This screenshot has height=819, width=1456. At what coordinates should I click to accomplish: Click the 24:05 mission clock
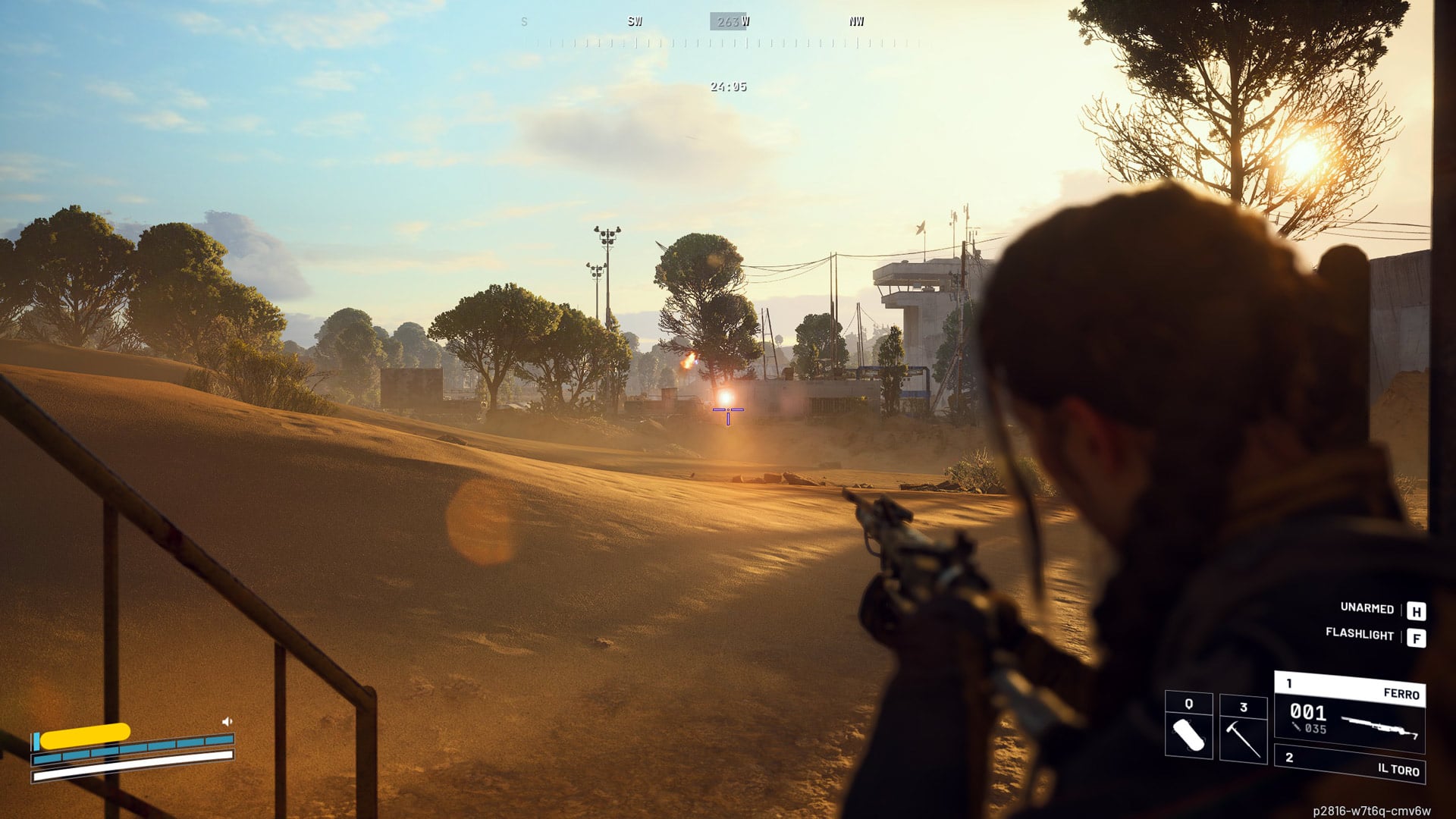pyautogui.click(x=728, y=86)
